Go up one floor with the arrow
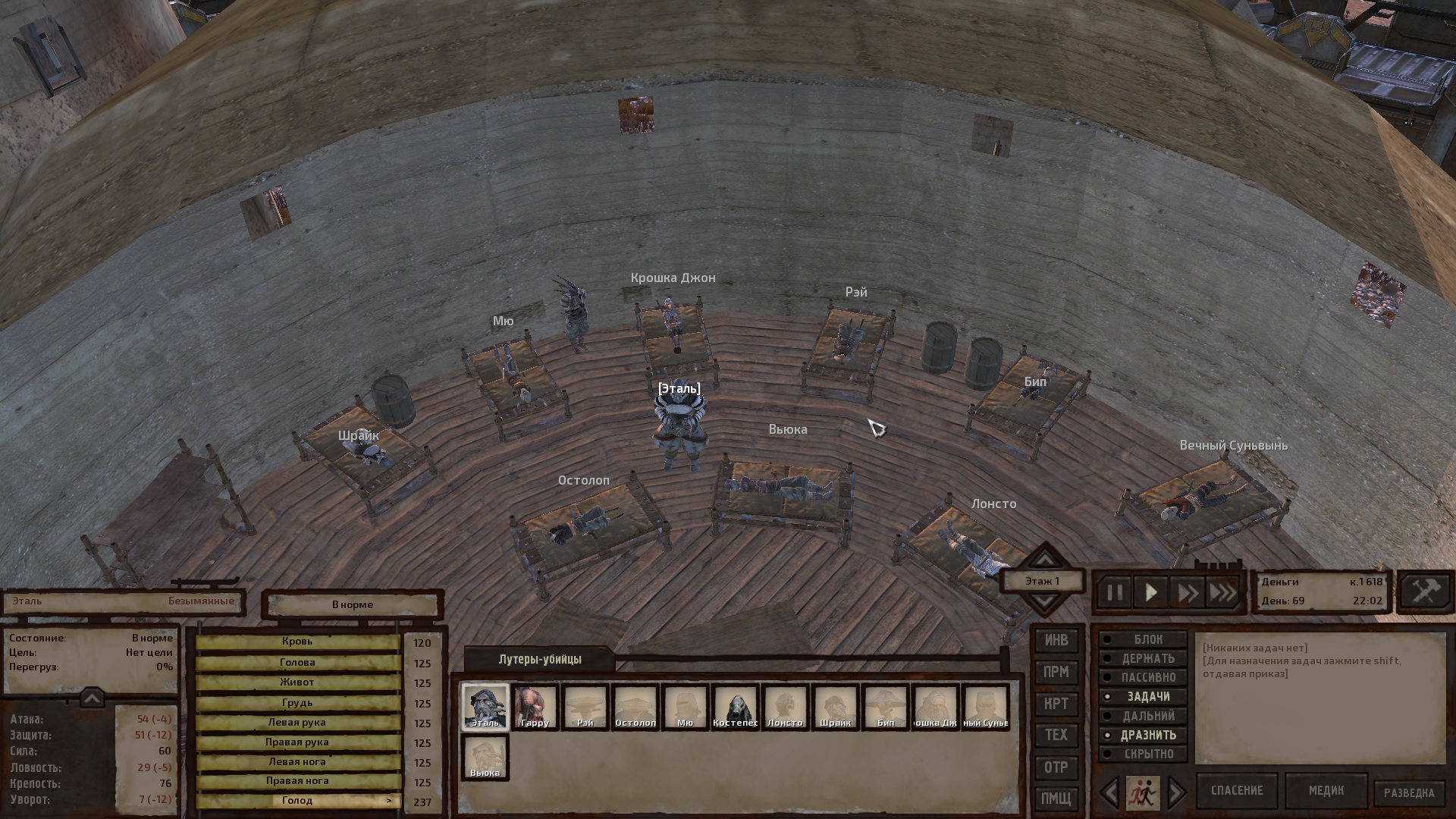The width and height of the screenshot is (1456, 819). [x=1045, y=560]
